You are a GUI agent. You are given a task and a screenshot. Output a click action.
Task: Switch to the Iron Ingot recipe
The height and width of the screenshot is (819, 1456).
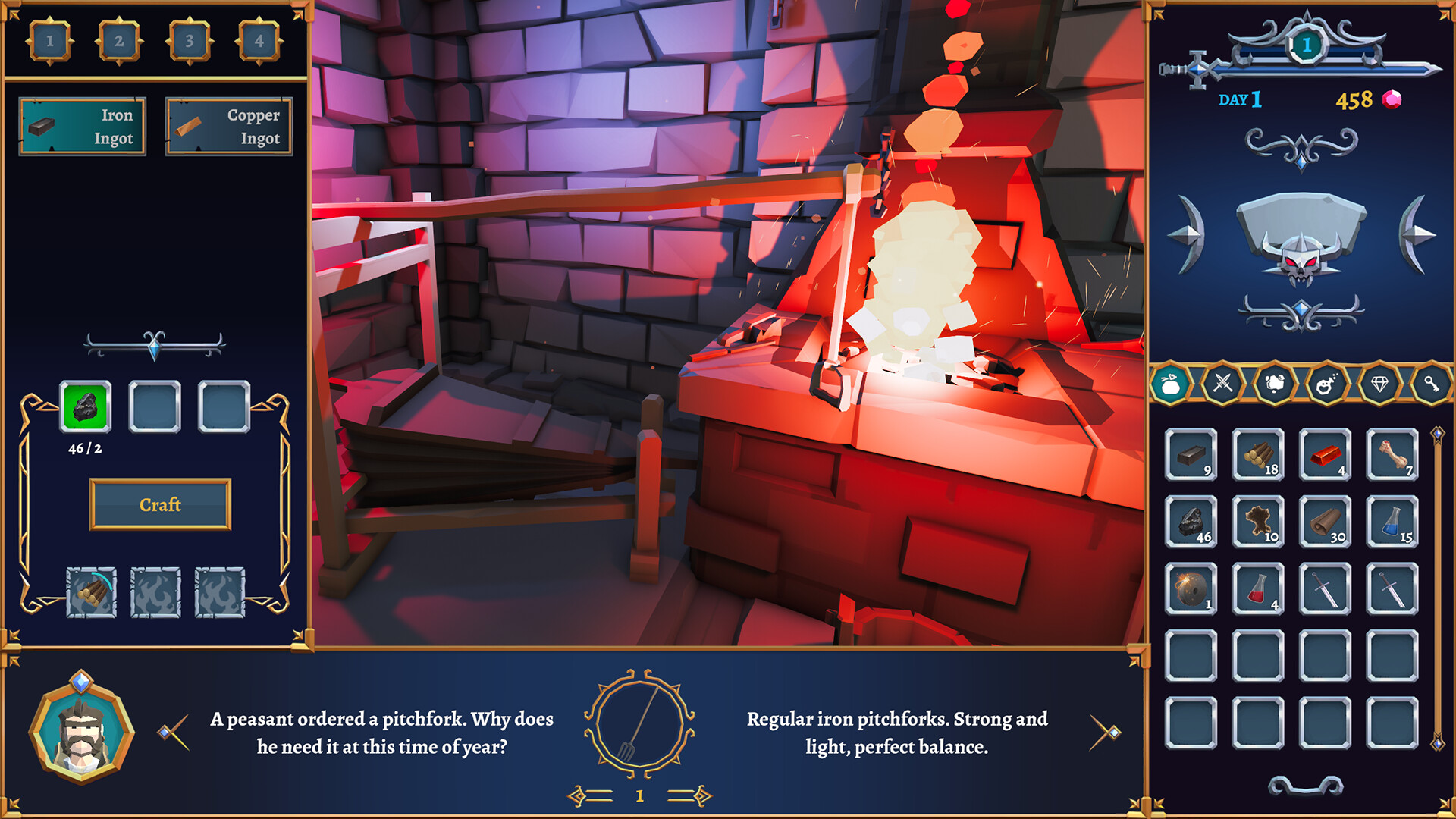(82, 126)
